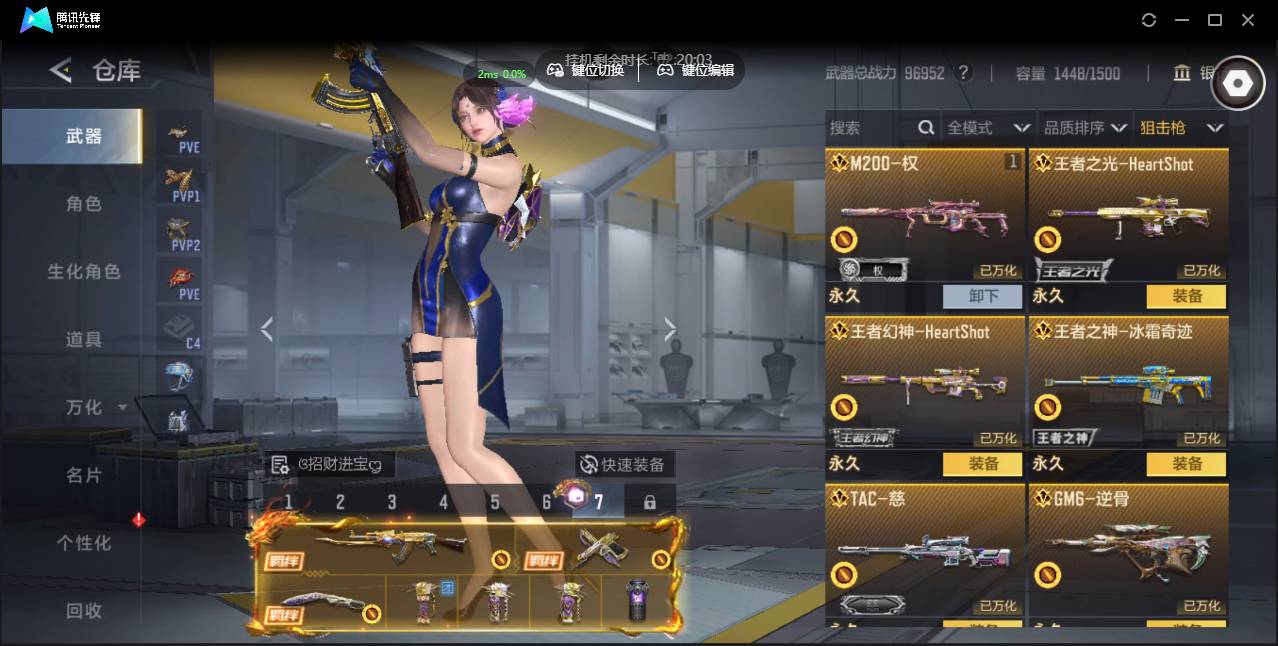The width and height of the screenshot is (1278, 646).
Task: Close the Tencent emulator window
Action: (x=1248, y=20)
